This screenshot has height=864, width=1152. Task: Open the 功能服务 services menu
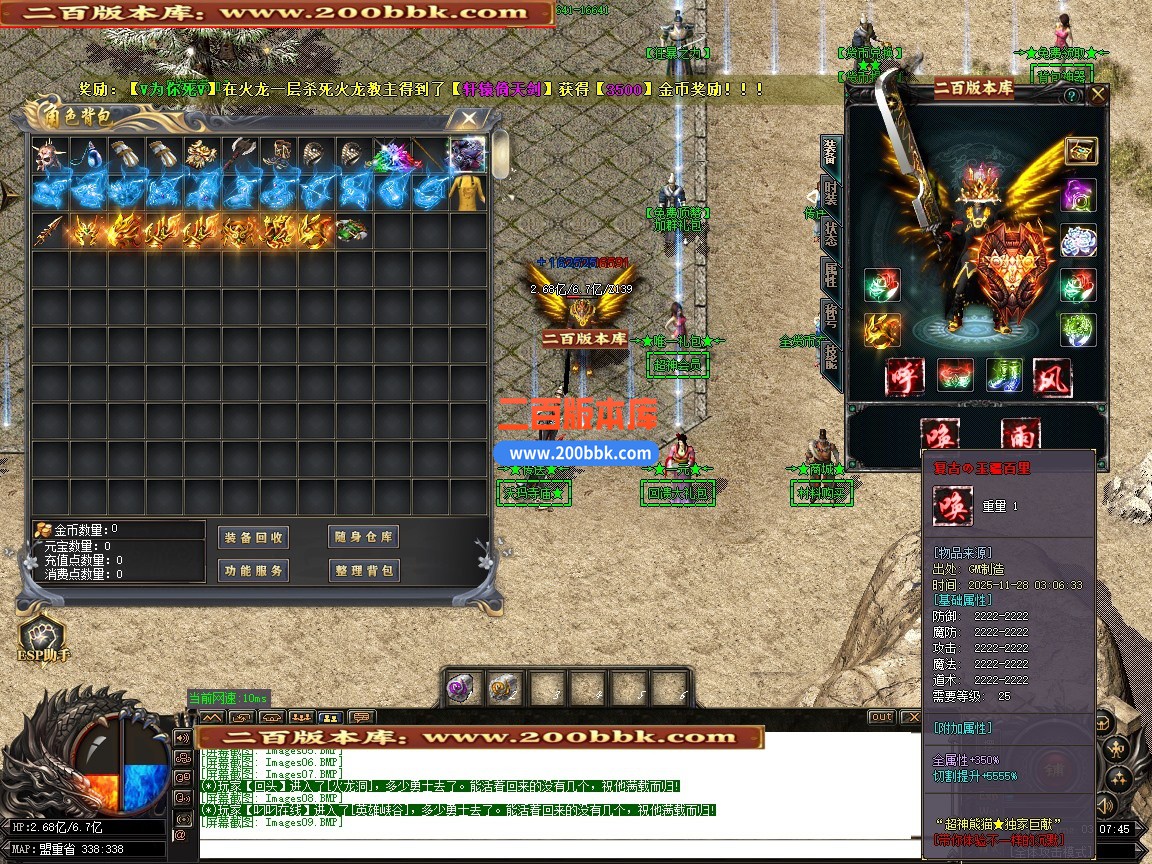253,571
